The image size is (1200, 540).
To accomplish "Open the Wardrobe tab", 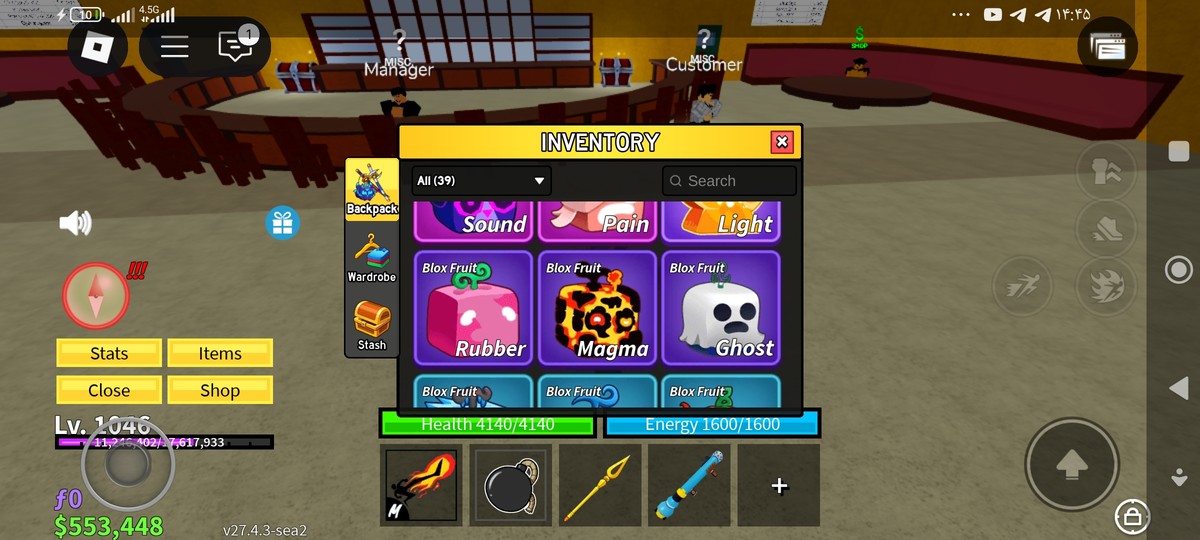I will pyautogui.click(x=372, y=257).
